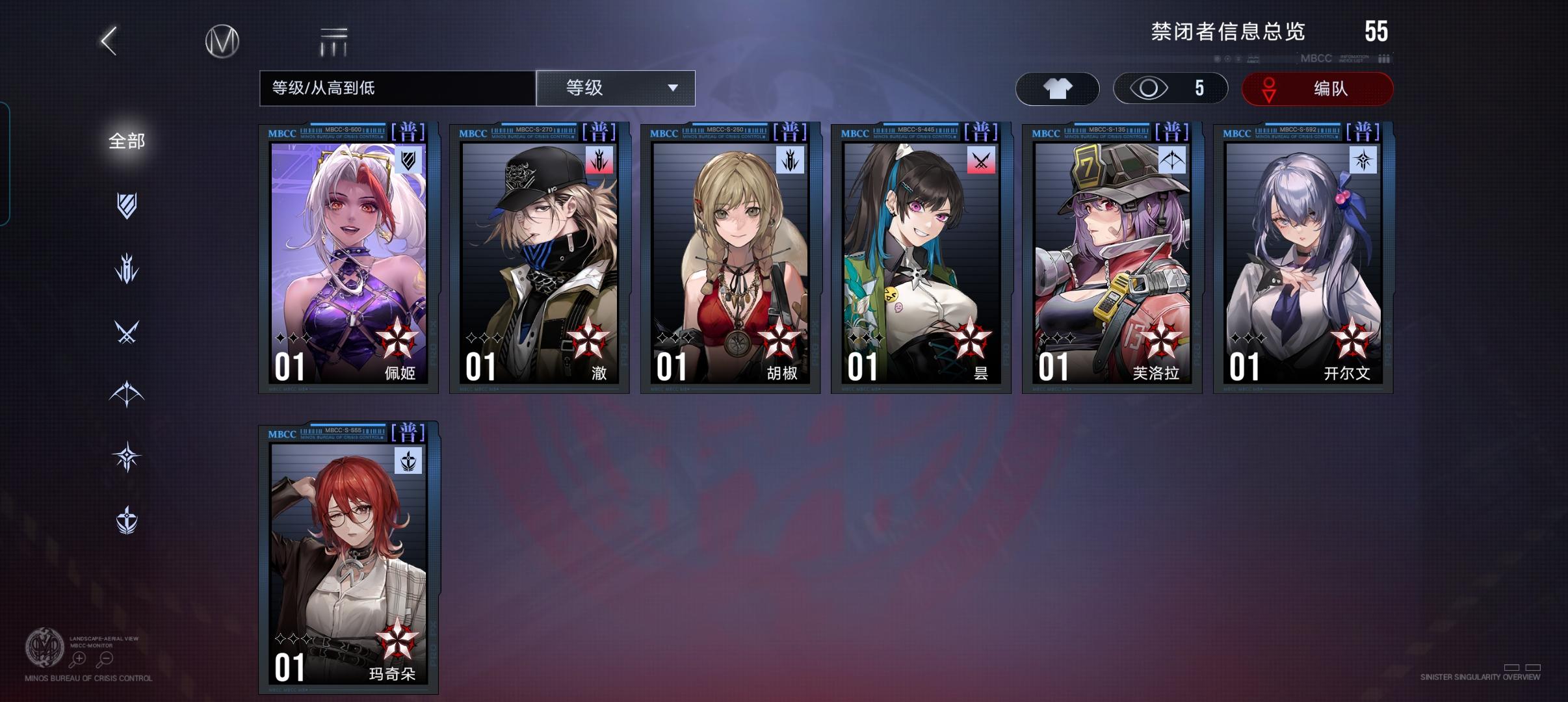Select the spear class filter in sidebar
This screenshot has width=1568, height=702.
tap(127, 268)
